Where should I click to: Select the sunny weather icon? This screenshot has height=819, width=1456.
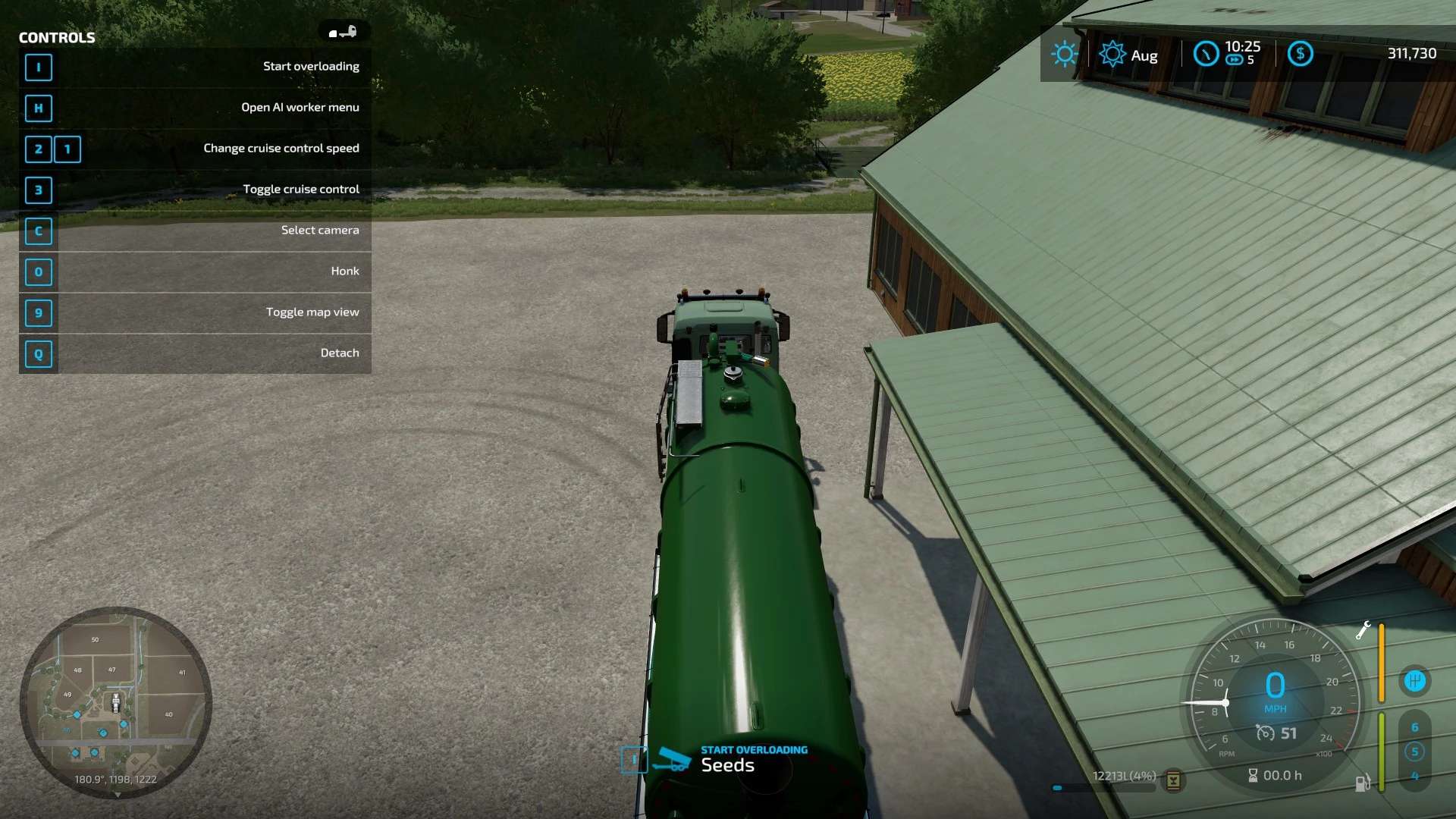1064,54
